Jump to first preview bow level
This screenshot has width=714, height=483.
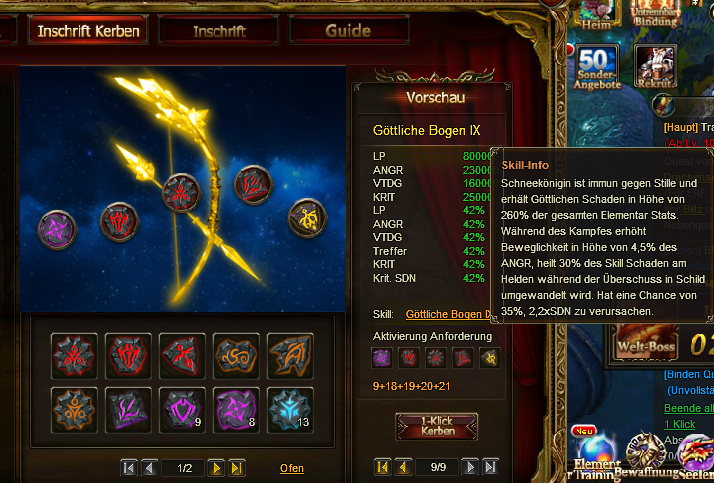382,467
